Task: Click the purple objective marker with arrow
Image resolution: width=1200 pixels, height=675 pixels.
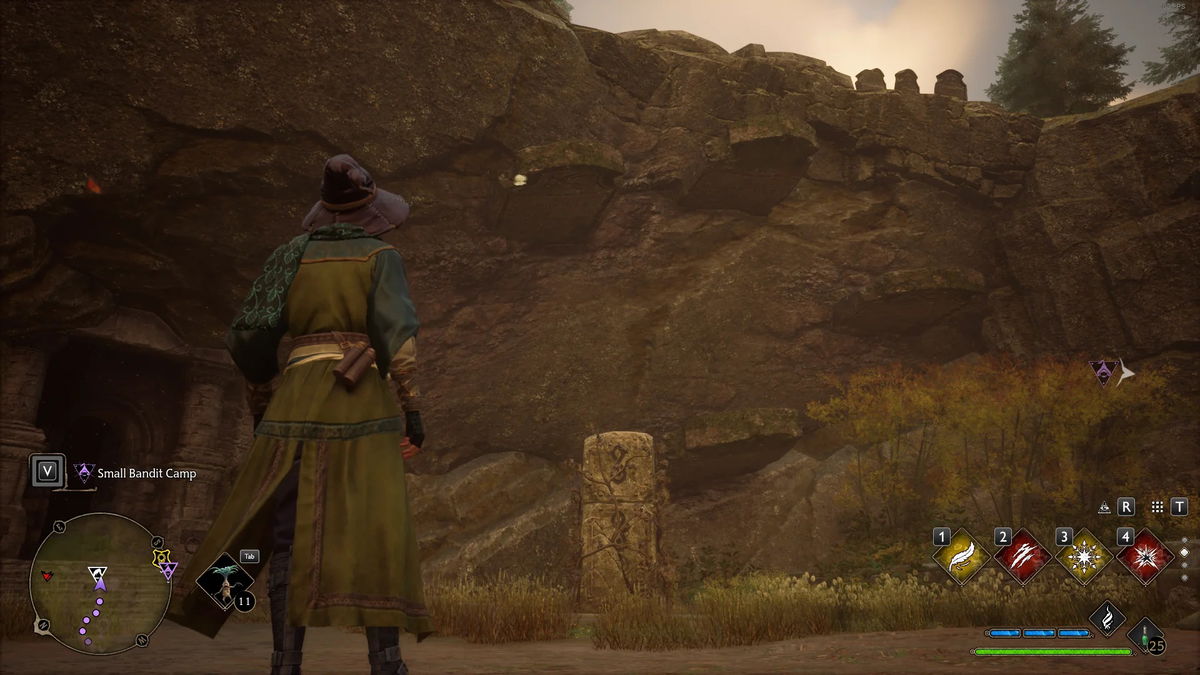Action: click(1103, 373)
